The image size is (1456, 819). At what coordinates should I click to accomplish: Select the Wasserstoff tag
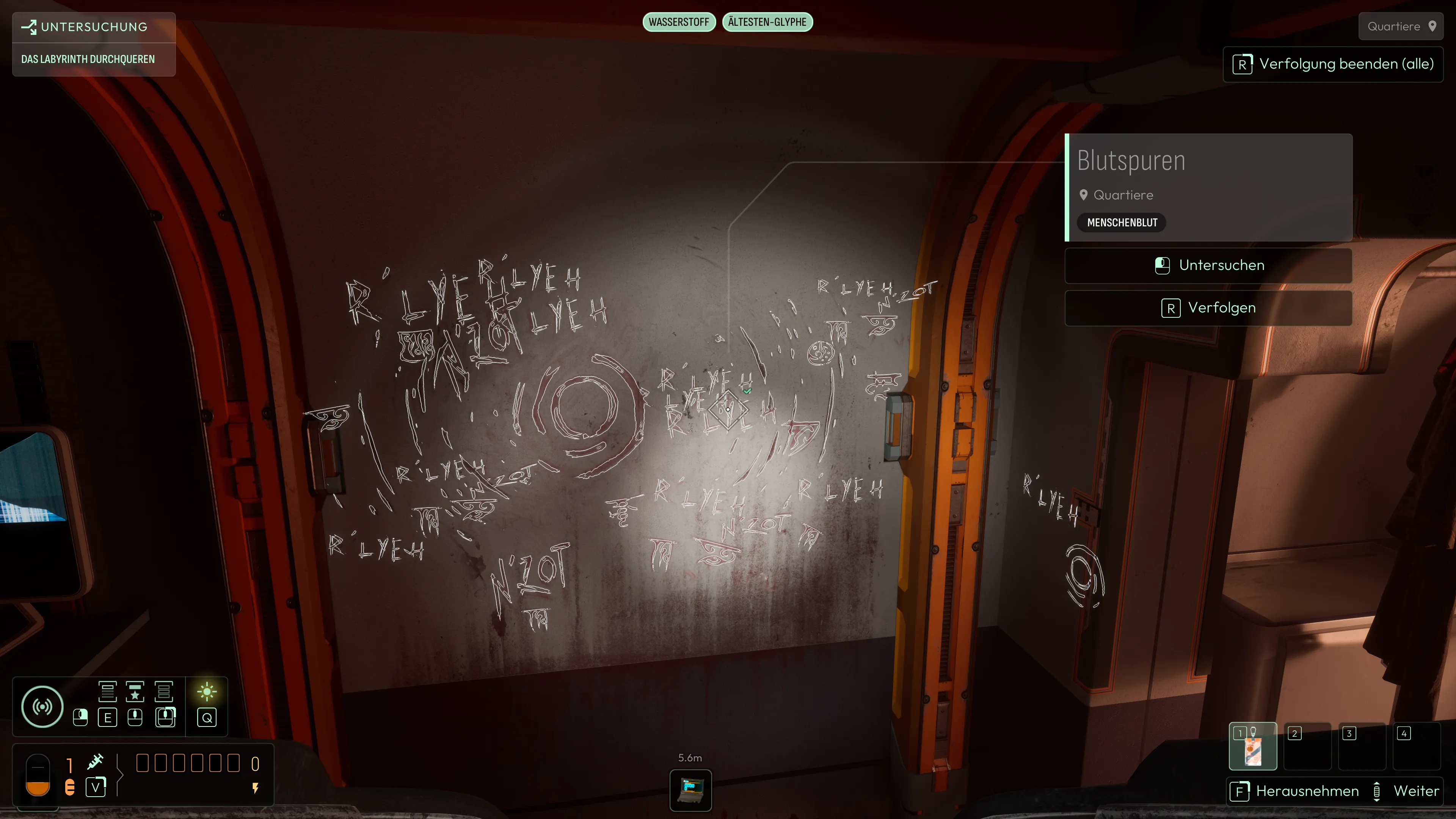point(679,22)
